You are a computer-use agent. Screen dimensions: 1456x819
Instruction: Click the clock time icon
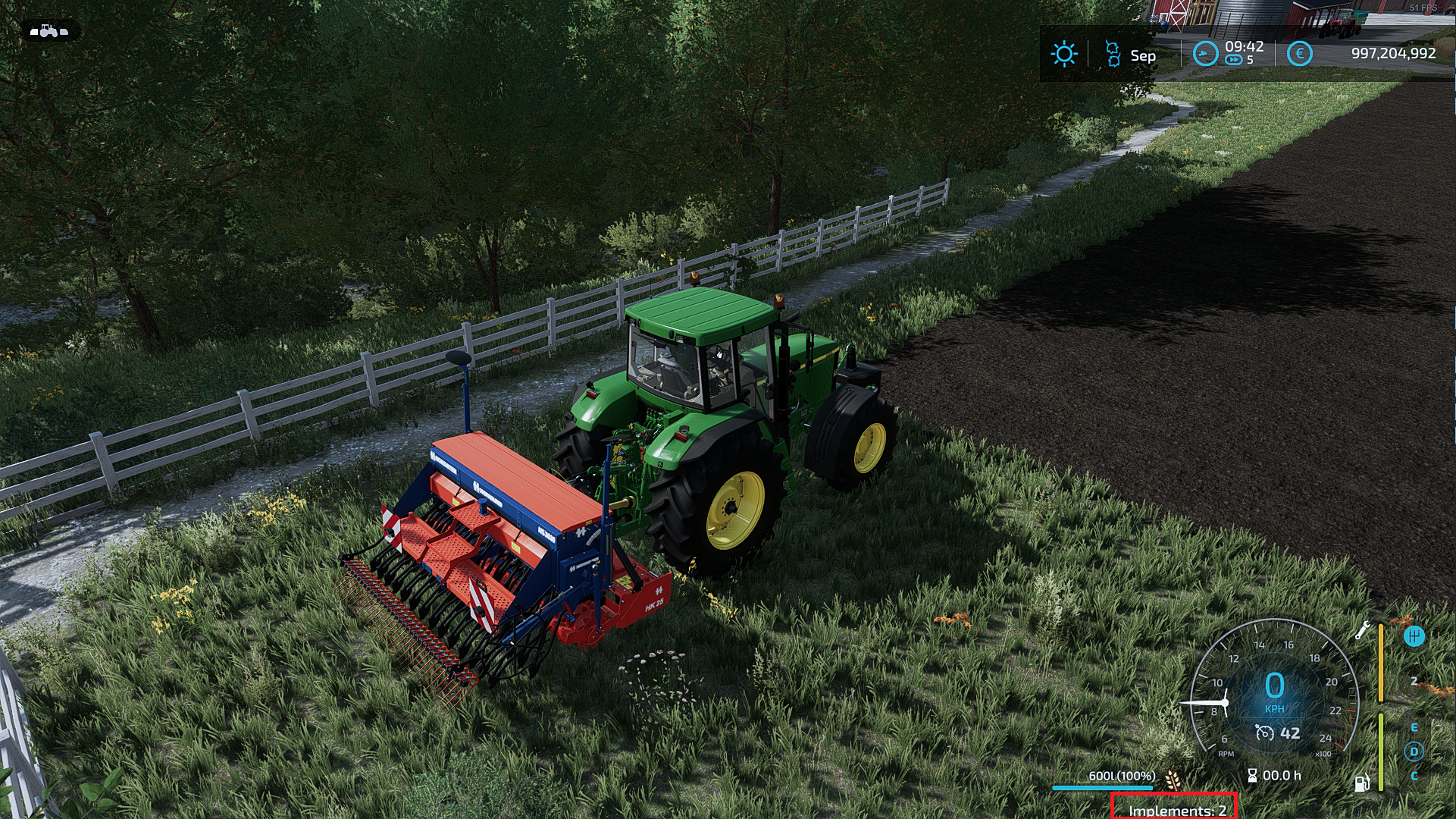[1205, 54]
